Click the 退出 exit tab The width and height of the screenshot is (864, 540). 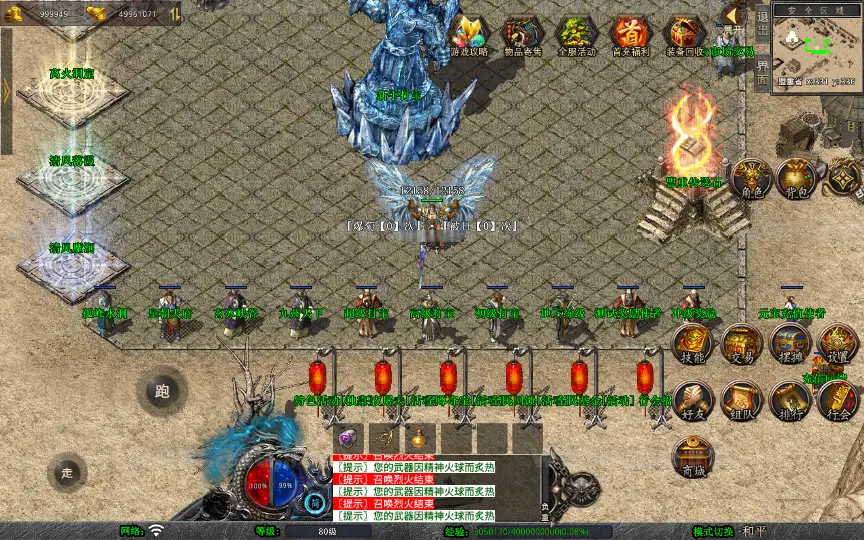pyautogui.click(x=762, y=20)
